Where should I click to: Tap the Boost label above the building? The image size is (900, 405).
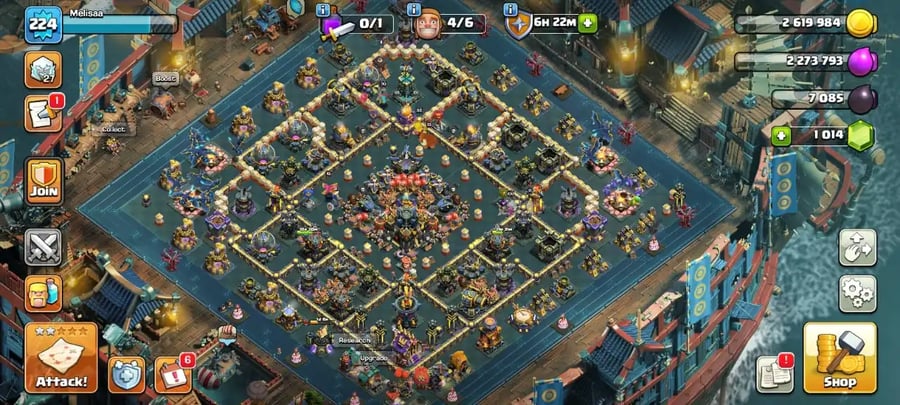point(164,78)
